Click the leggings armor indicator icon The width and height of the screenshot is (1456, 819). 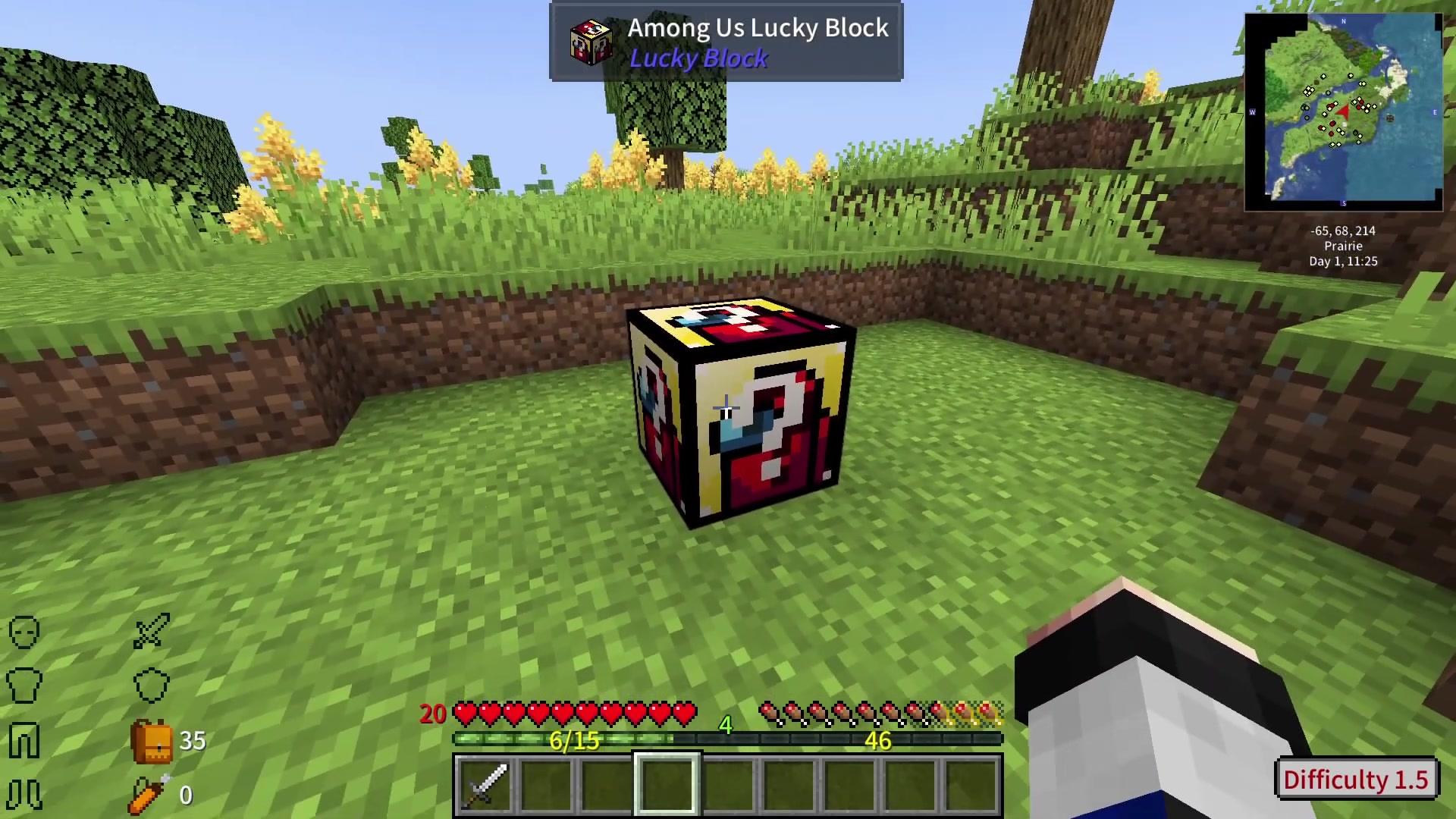[23, 741]
